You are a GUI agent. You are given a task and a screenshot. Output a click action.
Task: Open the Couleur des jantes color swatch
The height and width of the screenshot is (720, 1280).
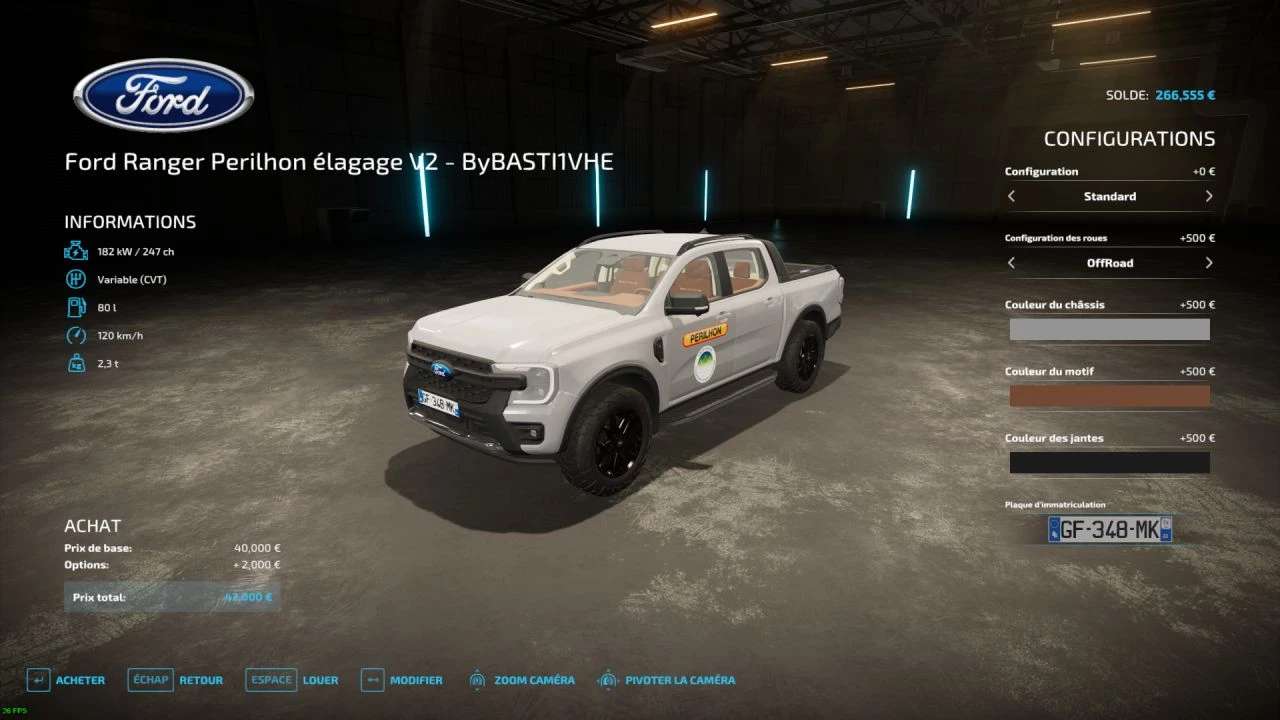click(1109, 462)
